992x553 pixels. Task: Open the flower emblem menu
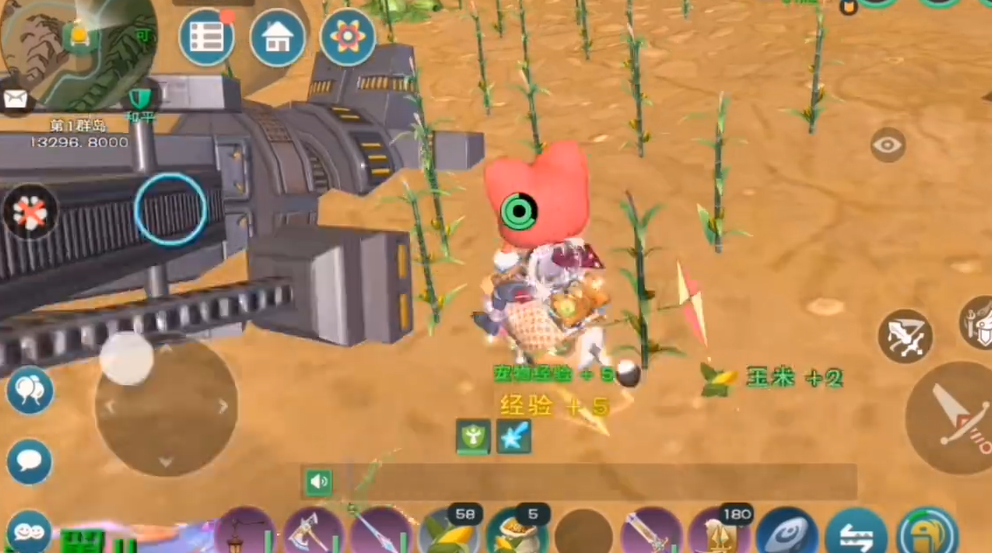(x=347, y=38)
